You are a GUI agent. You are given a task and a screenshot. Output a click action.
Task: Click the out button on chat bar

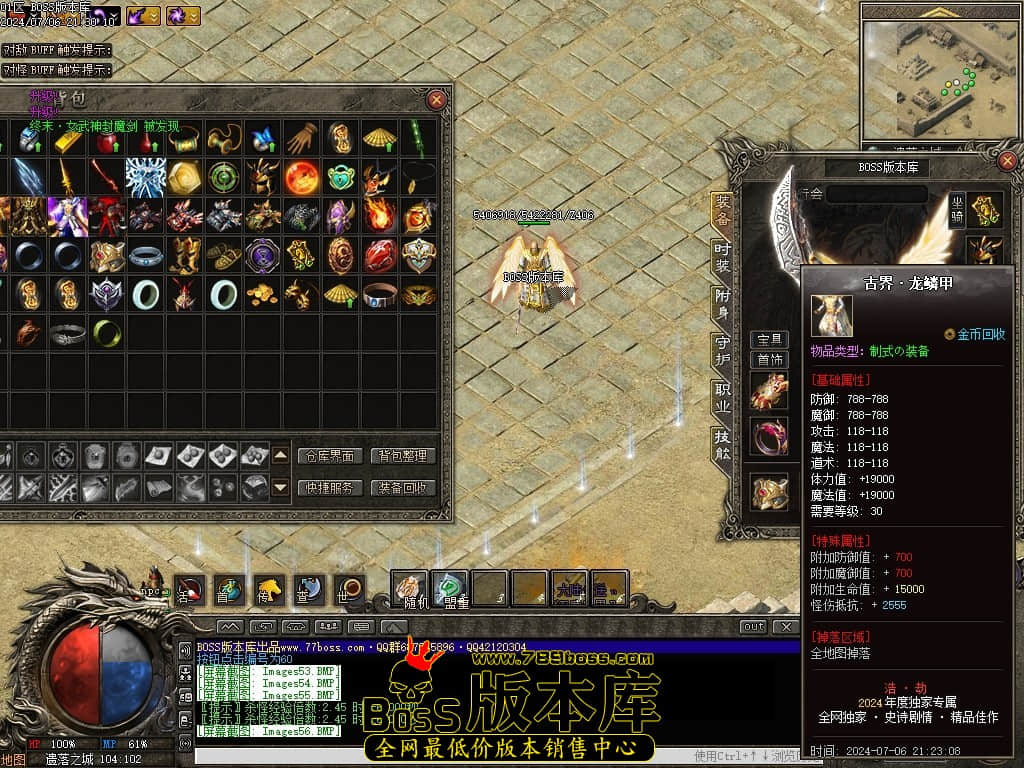753,626
